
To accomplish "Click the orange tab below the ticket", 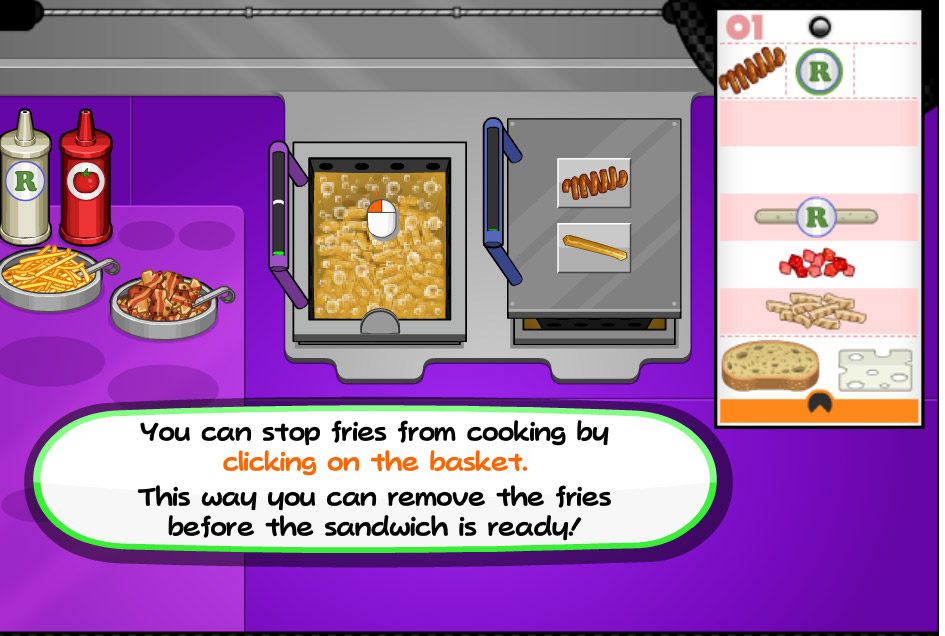I will pos(818,409).
